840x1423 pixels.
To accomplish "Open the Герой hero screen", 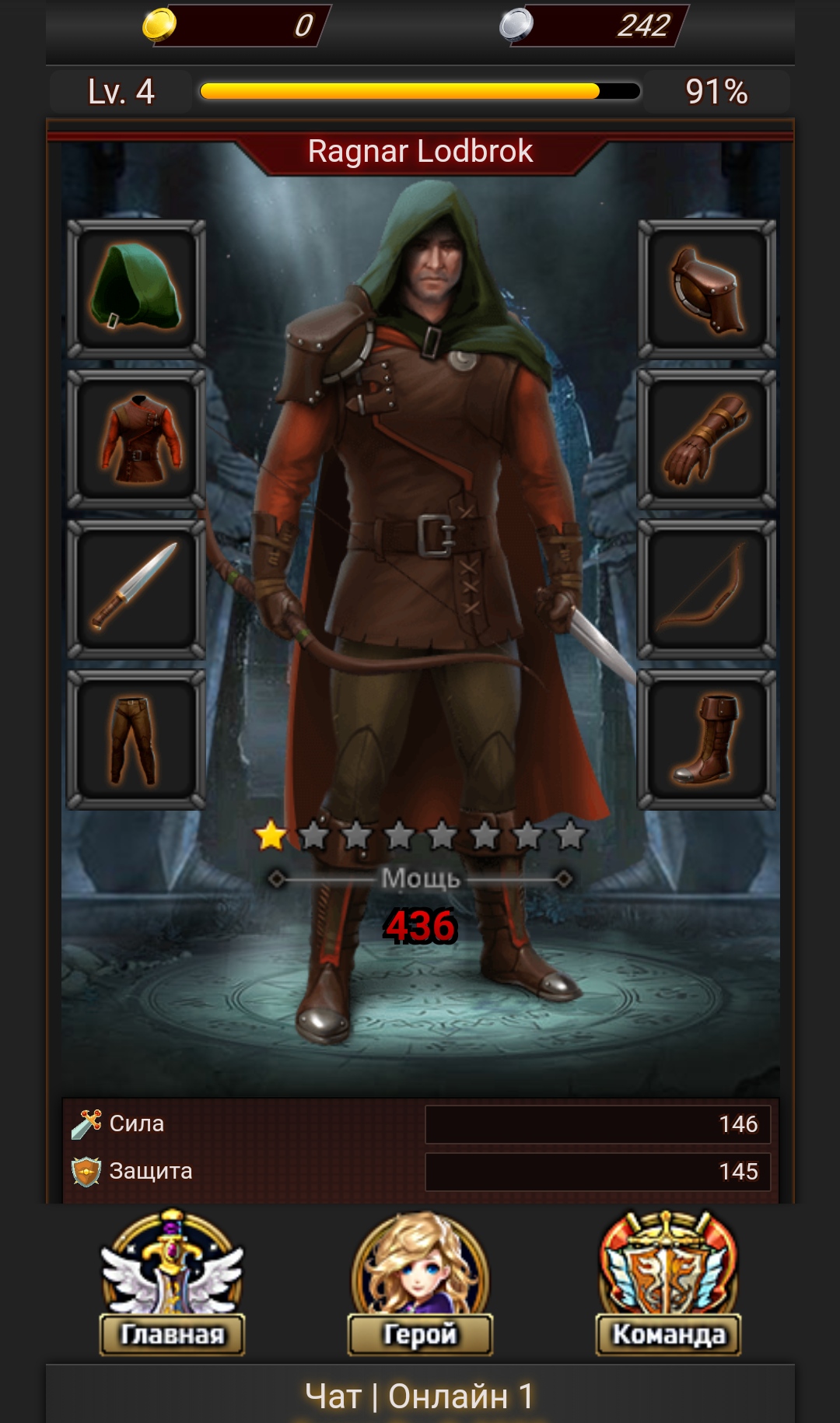I will [420, 1284].
